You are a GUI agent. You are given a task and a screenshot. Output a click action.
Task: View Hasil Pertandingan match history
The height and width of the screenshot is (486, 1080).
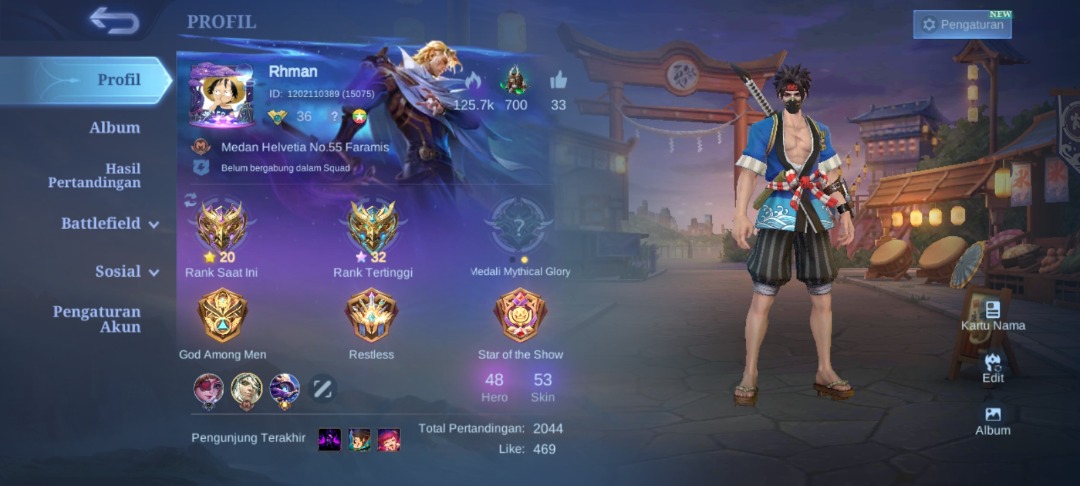tap(94, 176)
